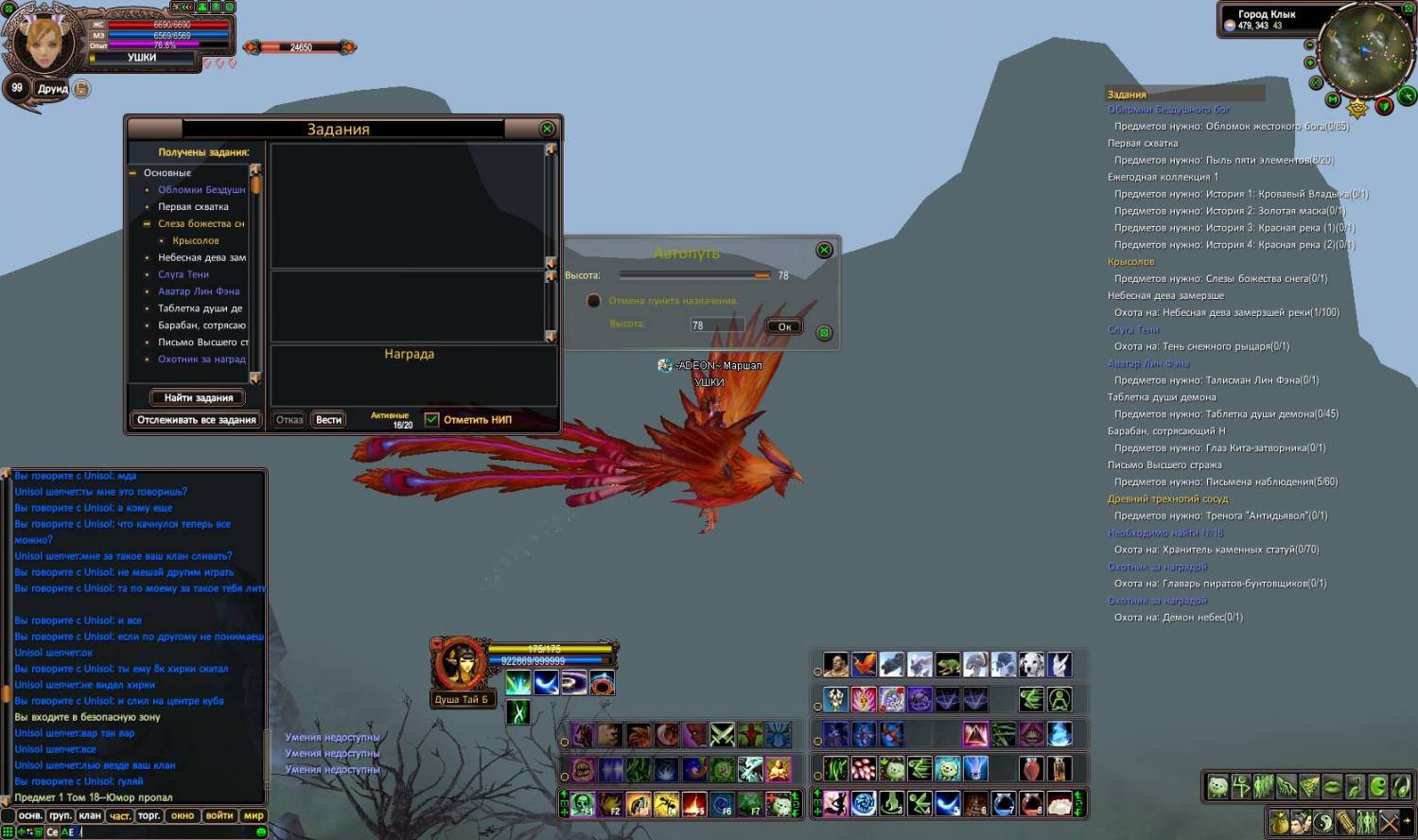Click the player character portrait

pyautogui.click(x=44, y=42)
